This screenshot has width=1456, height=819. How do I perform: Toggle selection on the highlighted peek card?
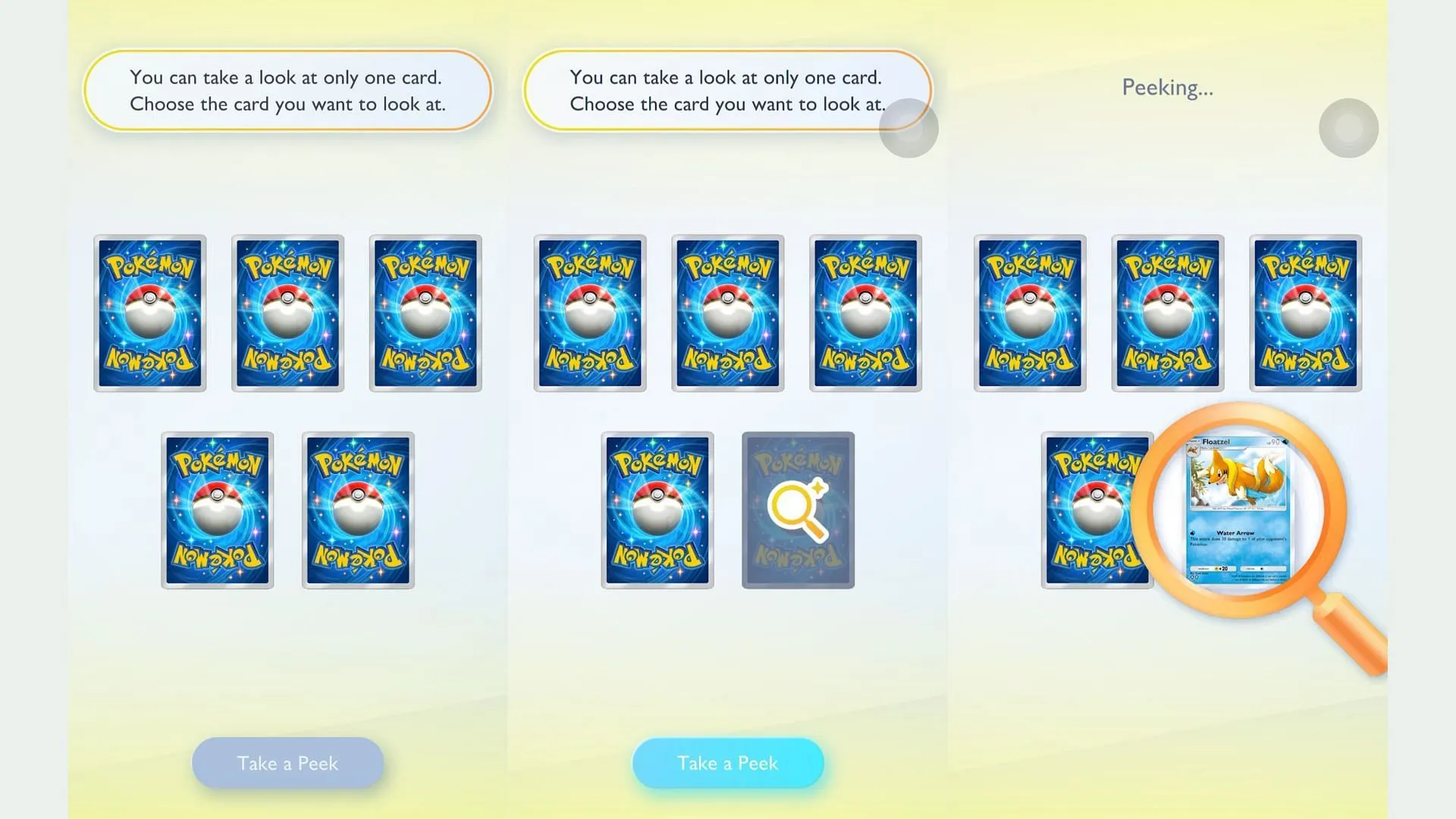(x=798, y=510)
